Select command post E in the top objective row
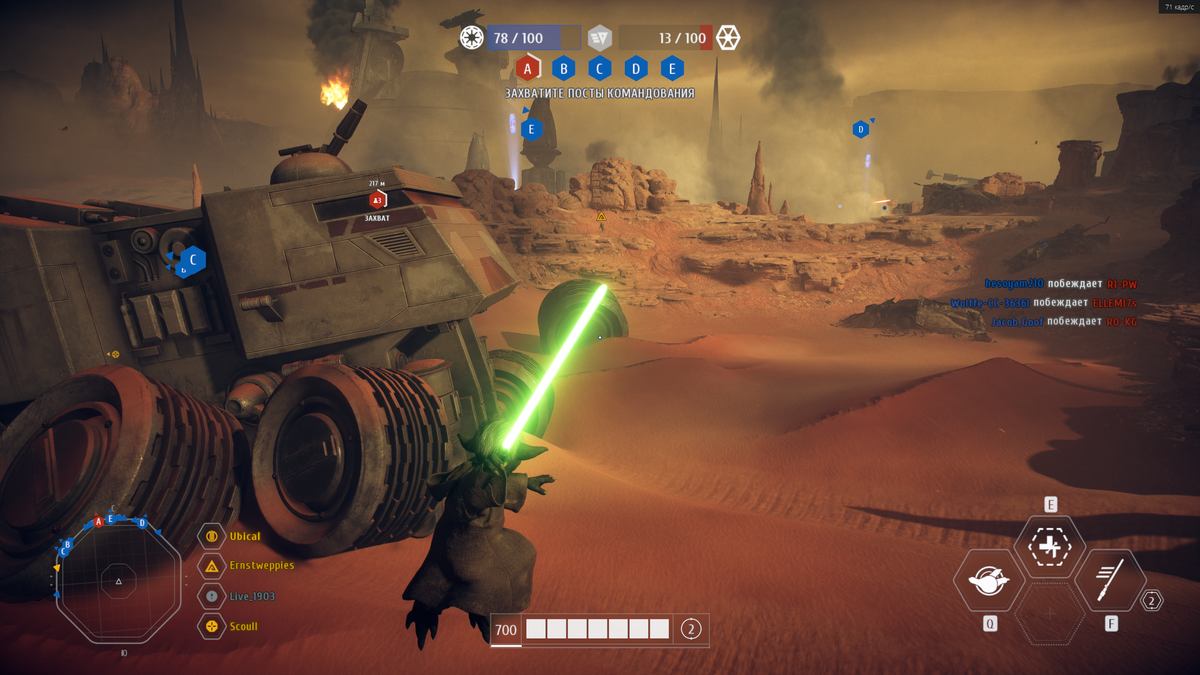The image size is (1200, 675). pos(672,68)
